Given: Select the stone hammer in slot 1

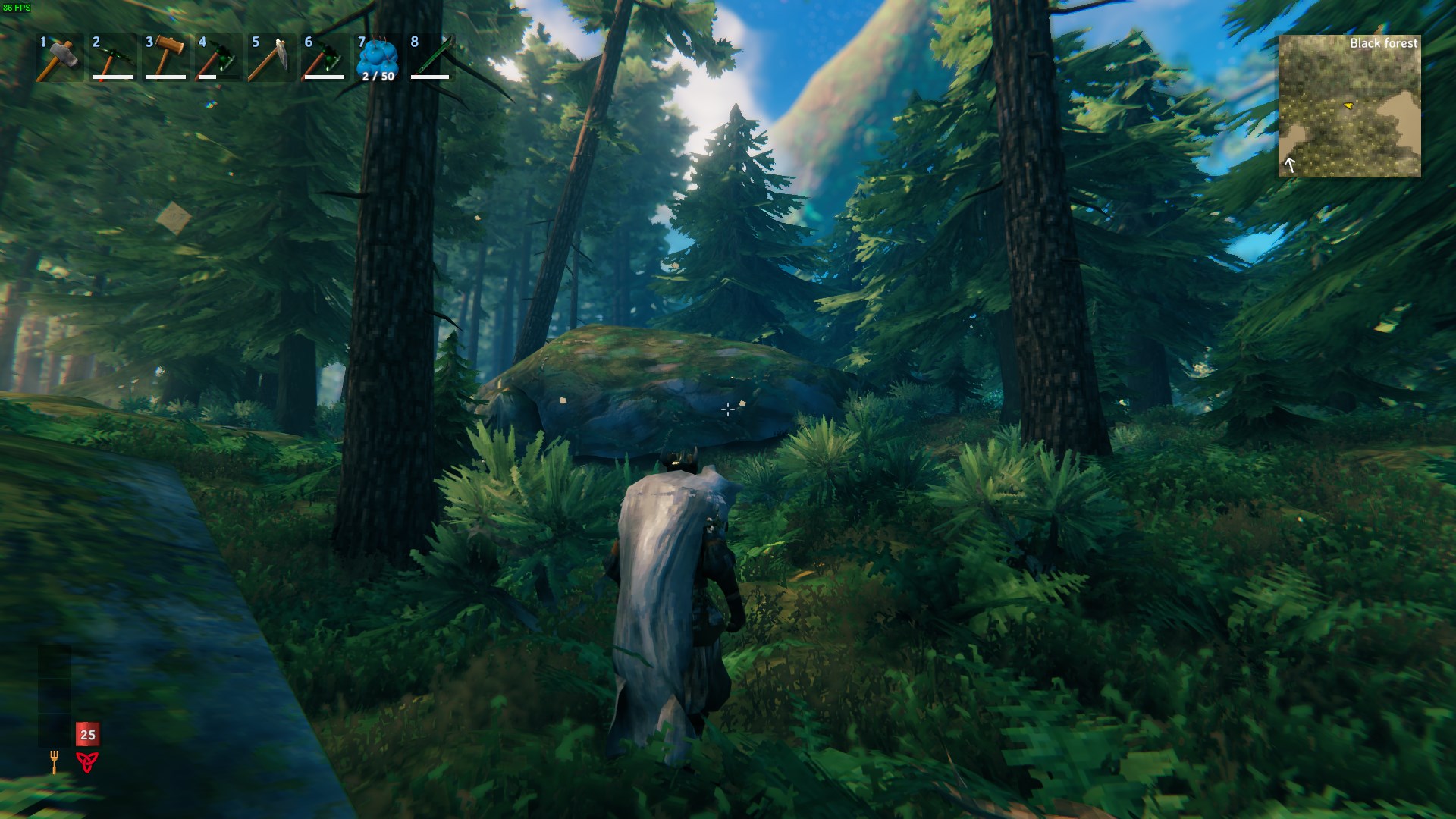Looking at the screenshot, I should click(59, 58).
